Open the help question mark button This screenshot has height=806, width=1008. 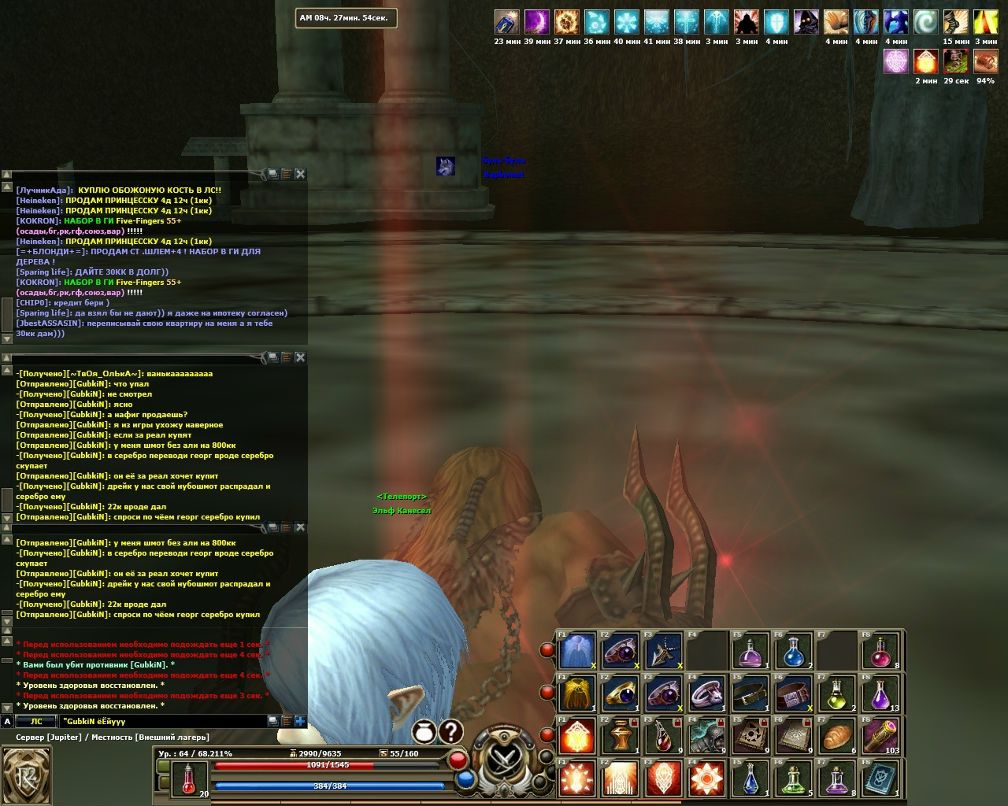click(x=452, y=731)
